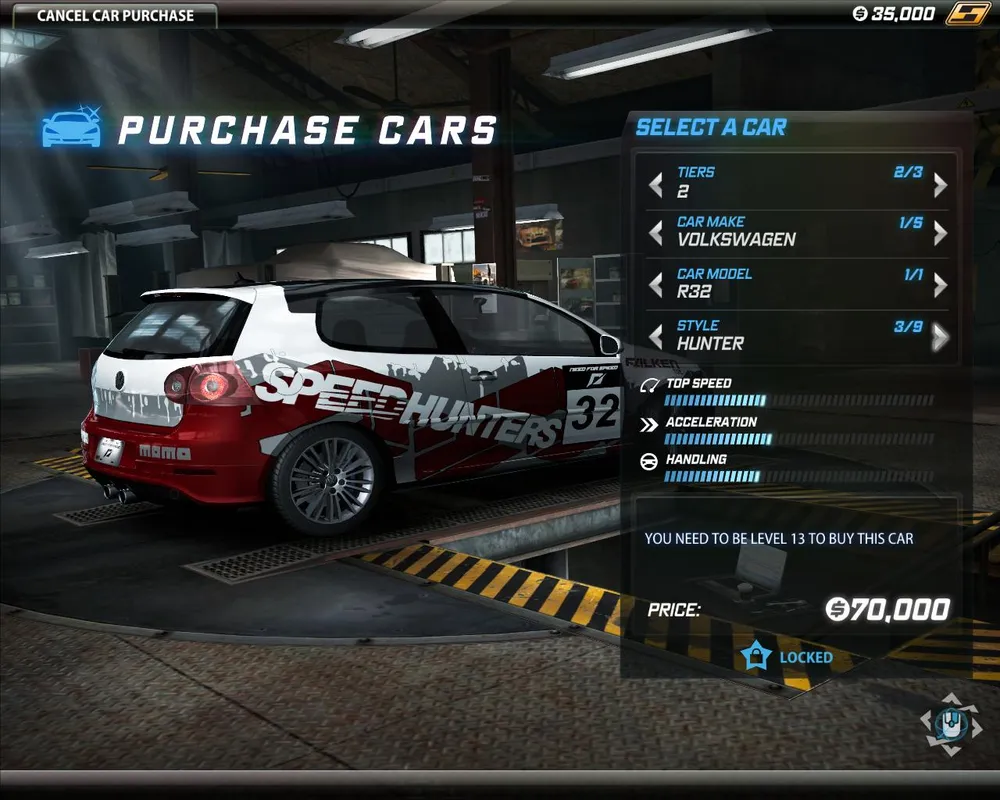The width and height of the screenshot is (1000, 800).
Task: Choose the next car style
Action: 940,337
